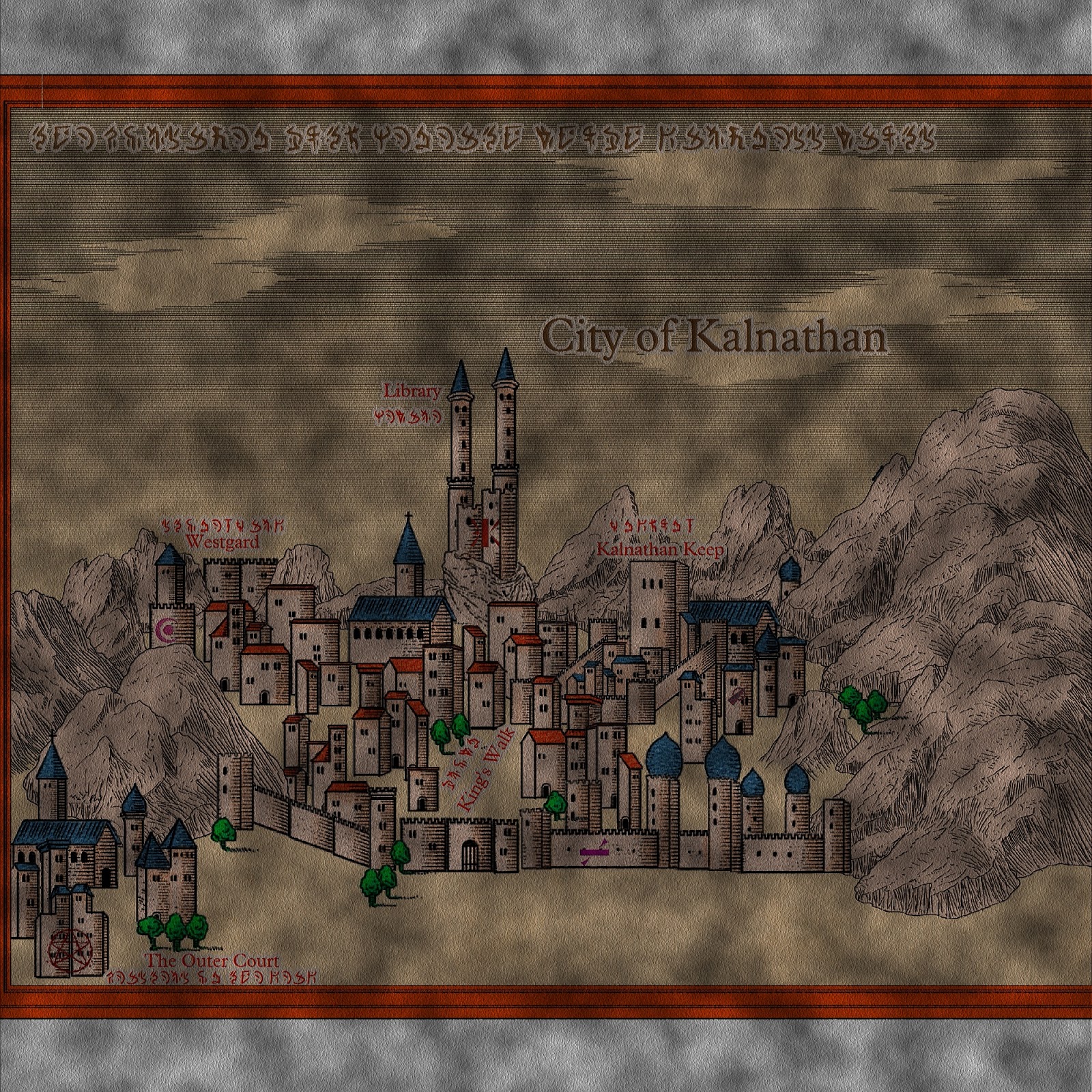The height and width of the screenshot is (1092, 1092).
Task: Select the Library location label
Action: (x=412, y=392)
